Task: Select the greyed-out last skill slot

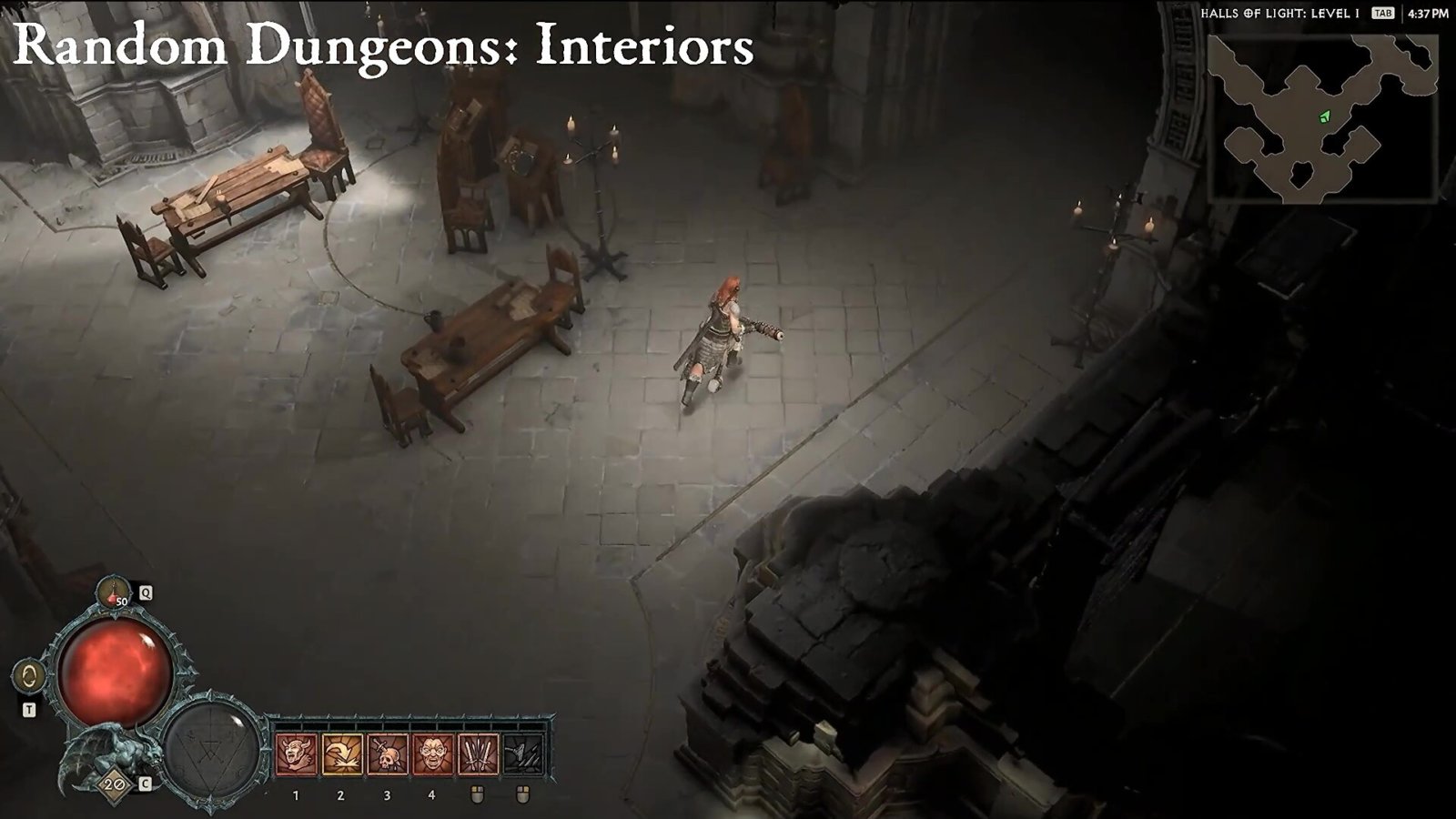Action: pyautogui.click(x=523, y=755)
